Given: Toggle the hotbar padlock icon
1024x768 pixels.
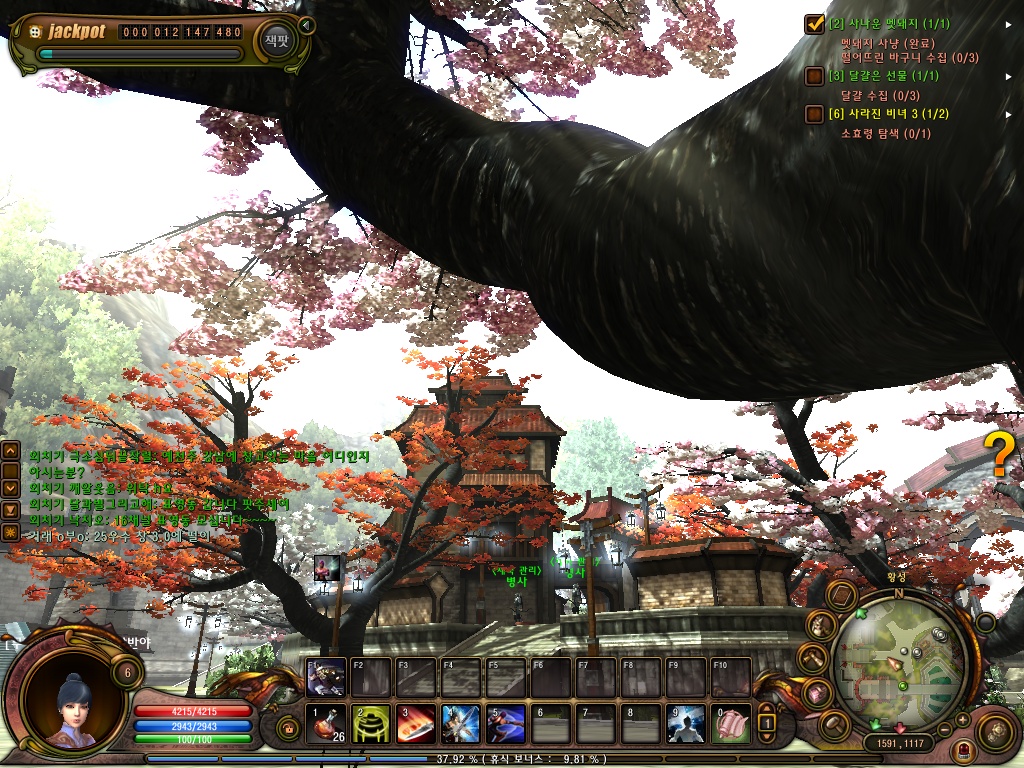Looking at the screenshot, I should [289, 729].
